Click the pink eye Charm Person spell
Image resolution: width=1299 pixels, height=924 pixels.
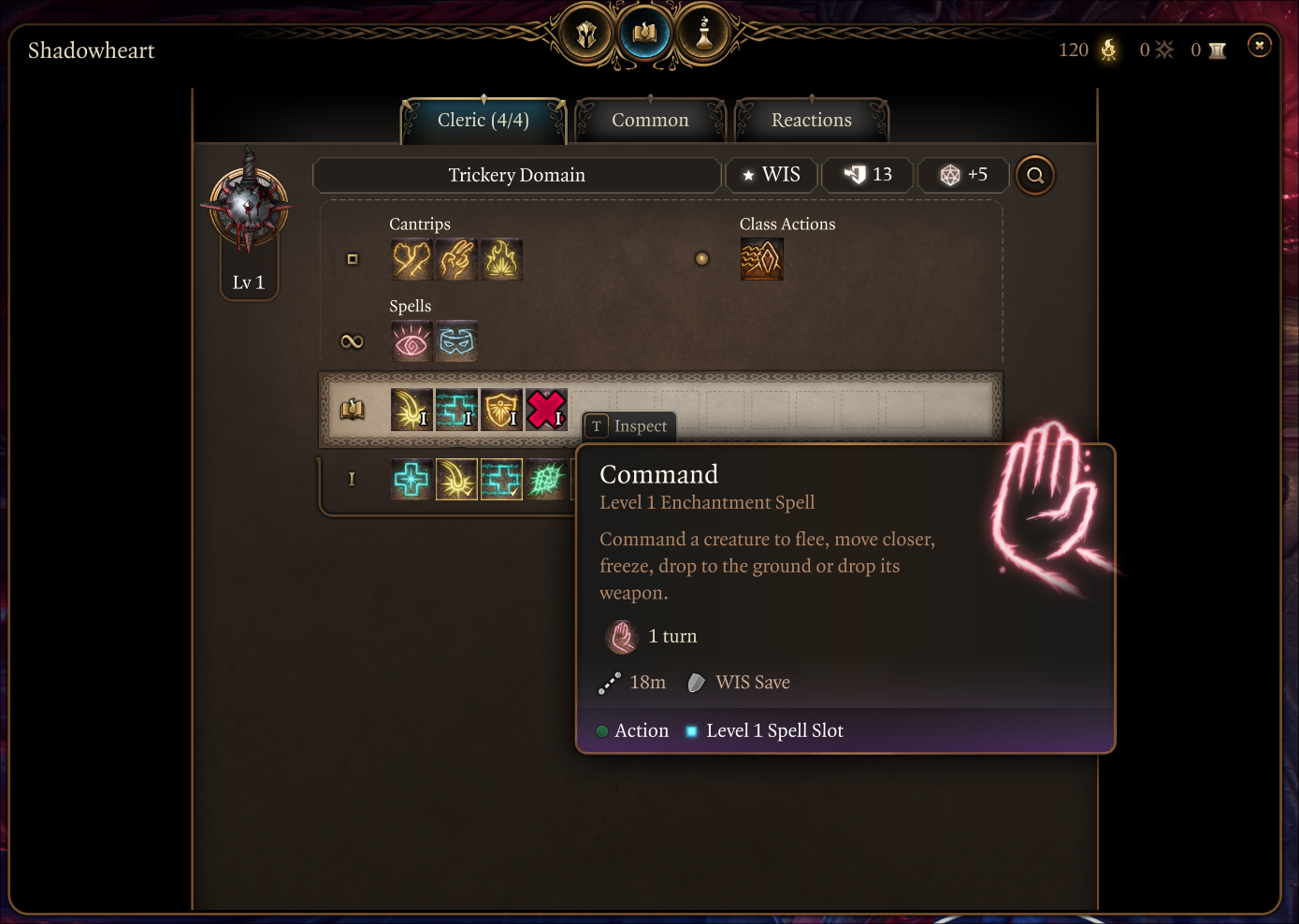pyautogui.click(x=411, y=341)
